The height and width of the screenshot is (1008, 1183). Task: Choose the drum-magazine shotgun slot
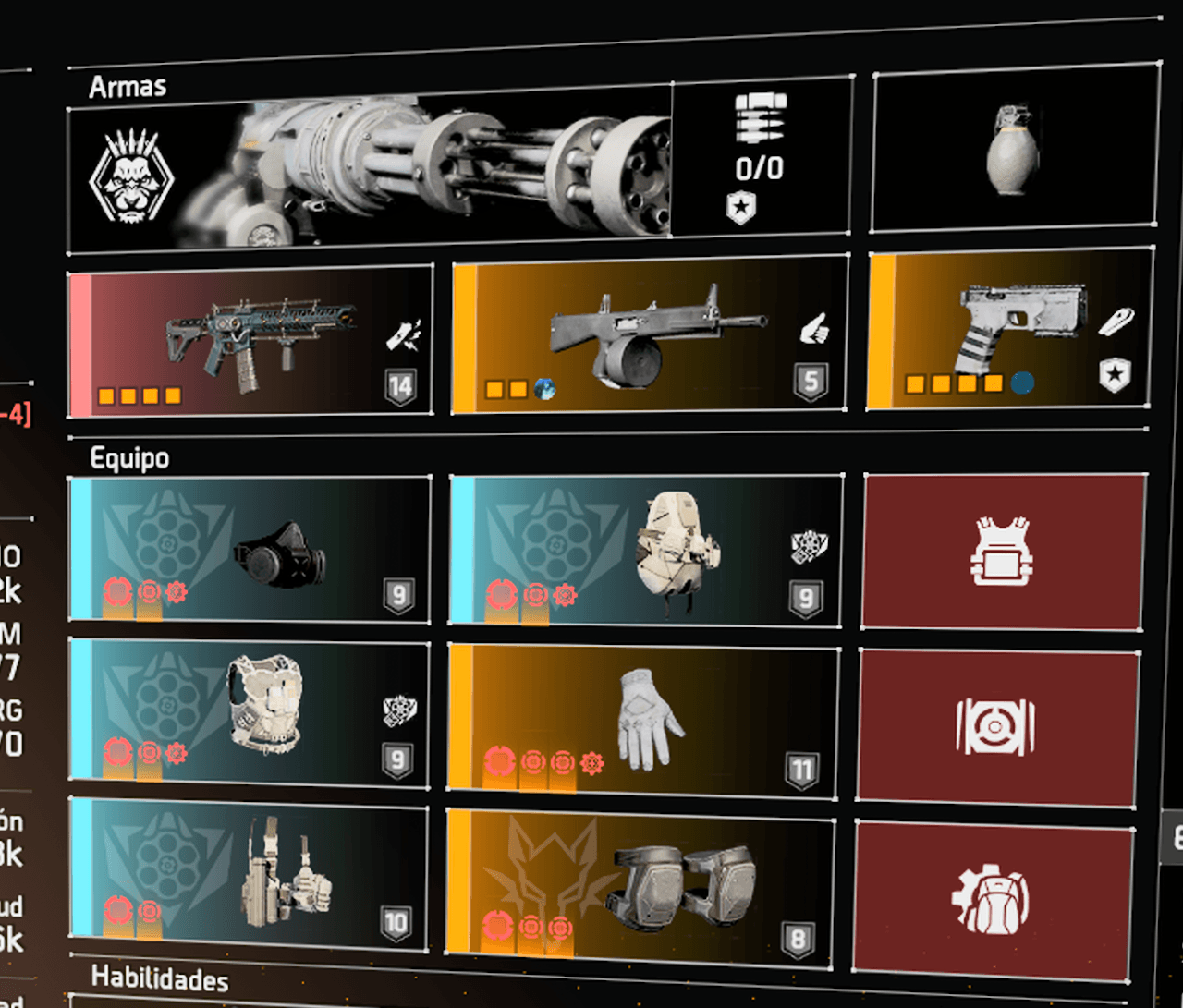point(650,335)
